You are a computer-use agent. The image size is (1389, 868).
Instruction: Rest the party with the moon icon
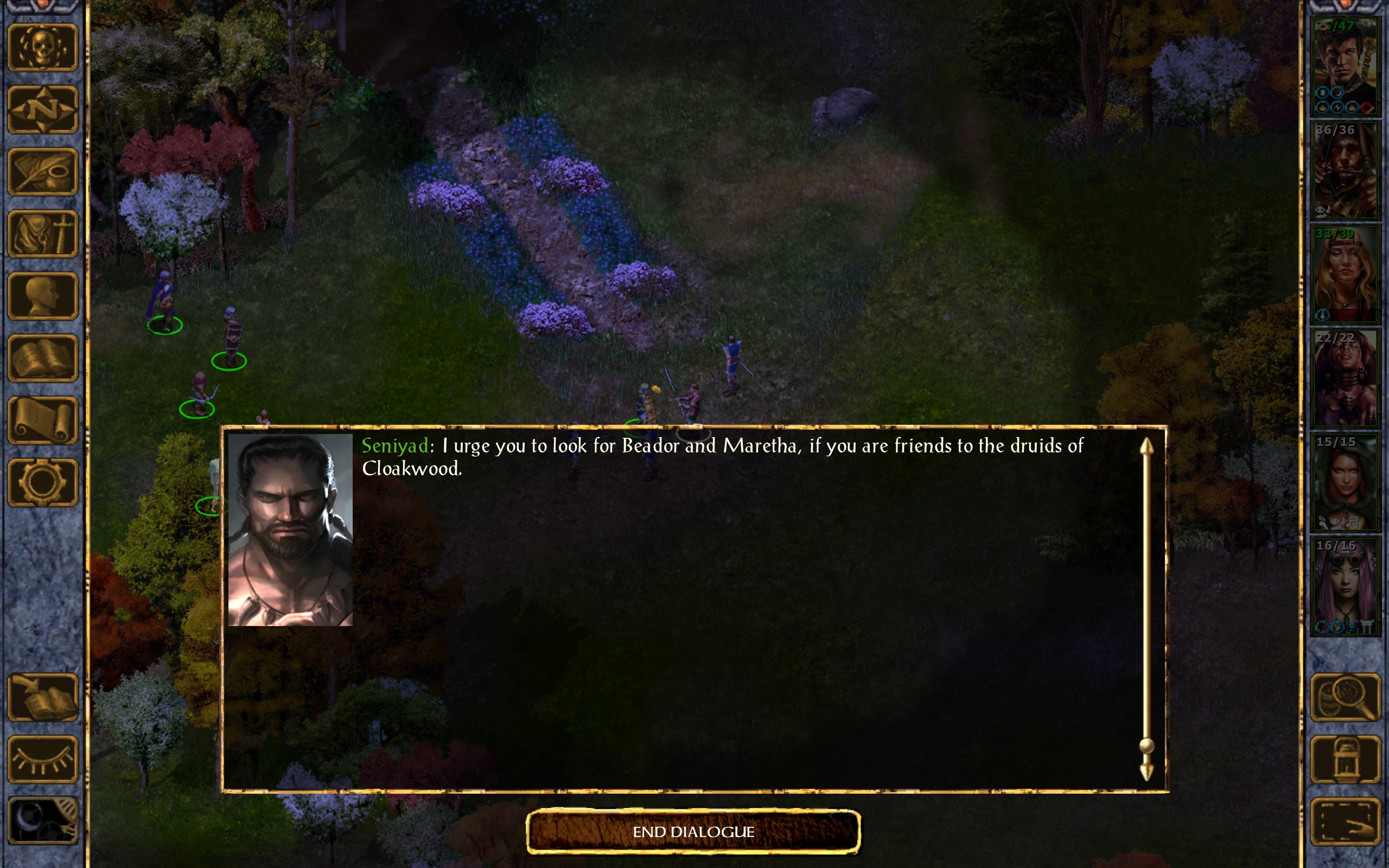(42, 821)
